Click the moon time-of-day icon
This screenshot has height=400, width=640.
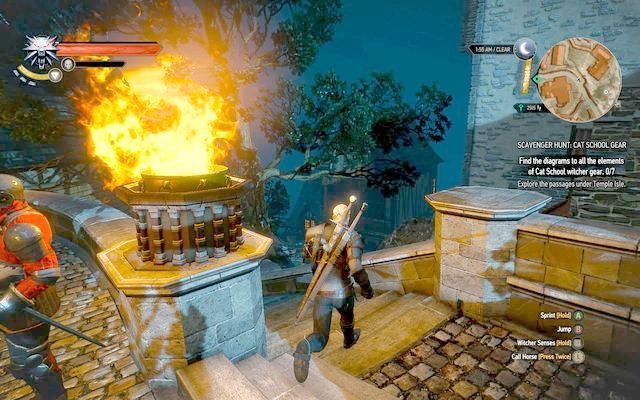point(524,50)
